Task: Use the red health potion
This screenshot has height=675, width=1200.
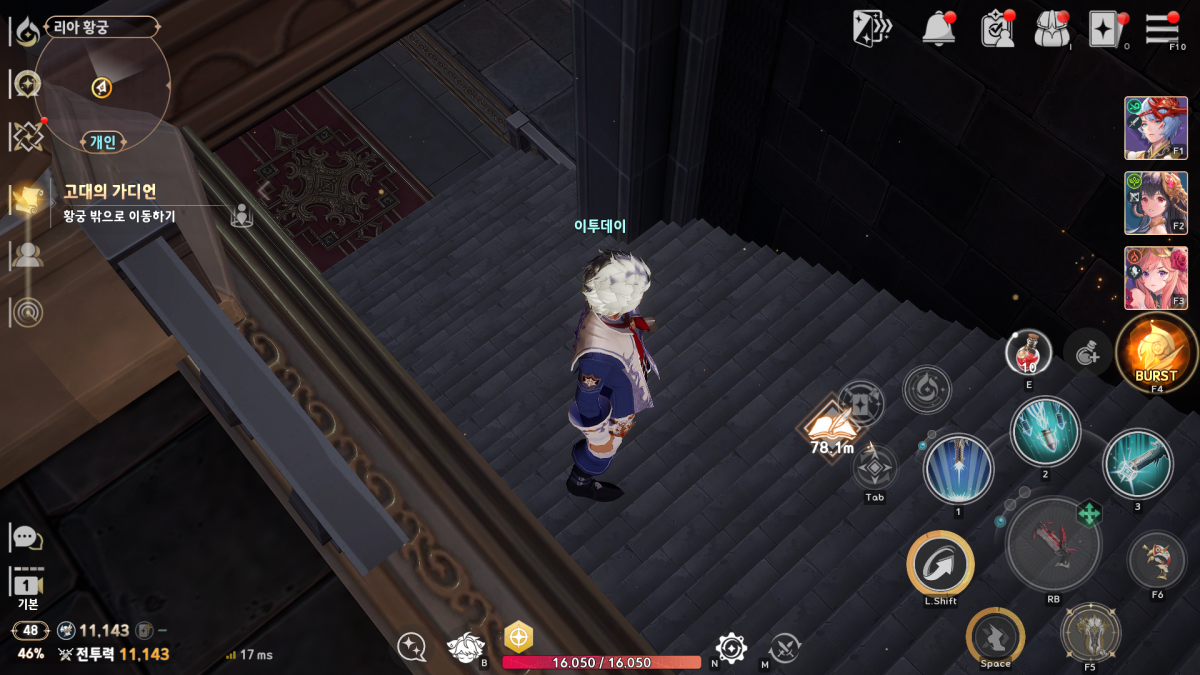Action: [1028, 352]
